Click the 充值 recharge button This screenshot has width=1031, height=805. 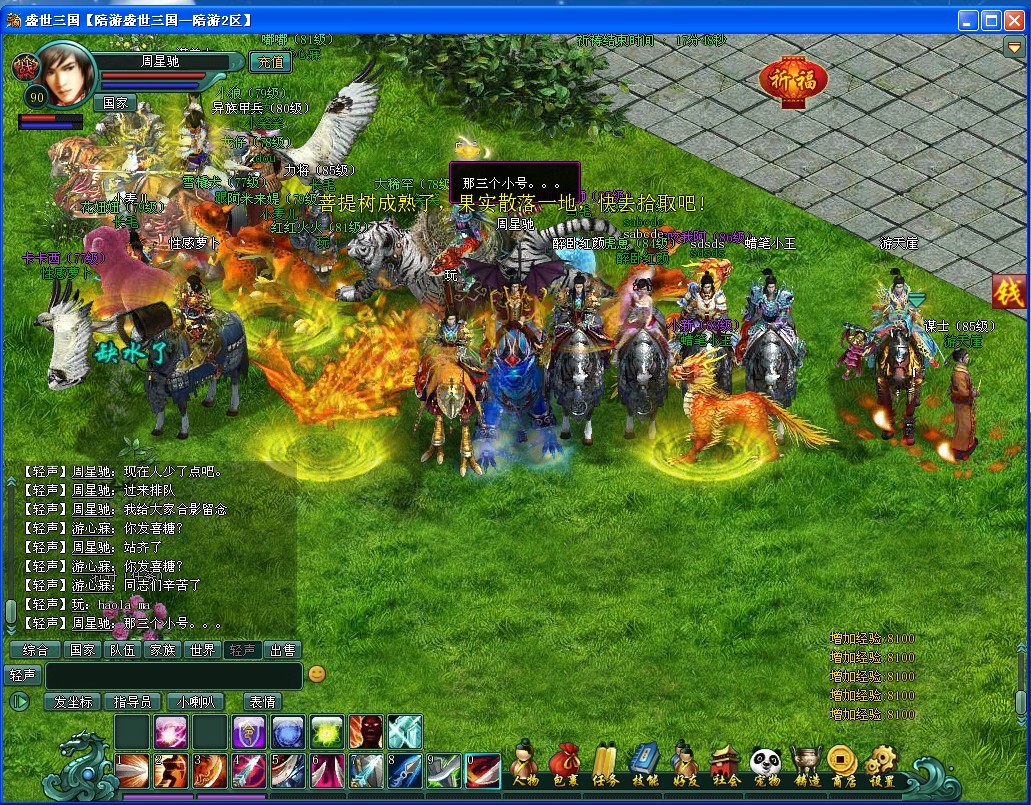pos(269,62)
